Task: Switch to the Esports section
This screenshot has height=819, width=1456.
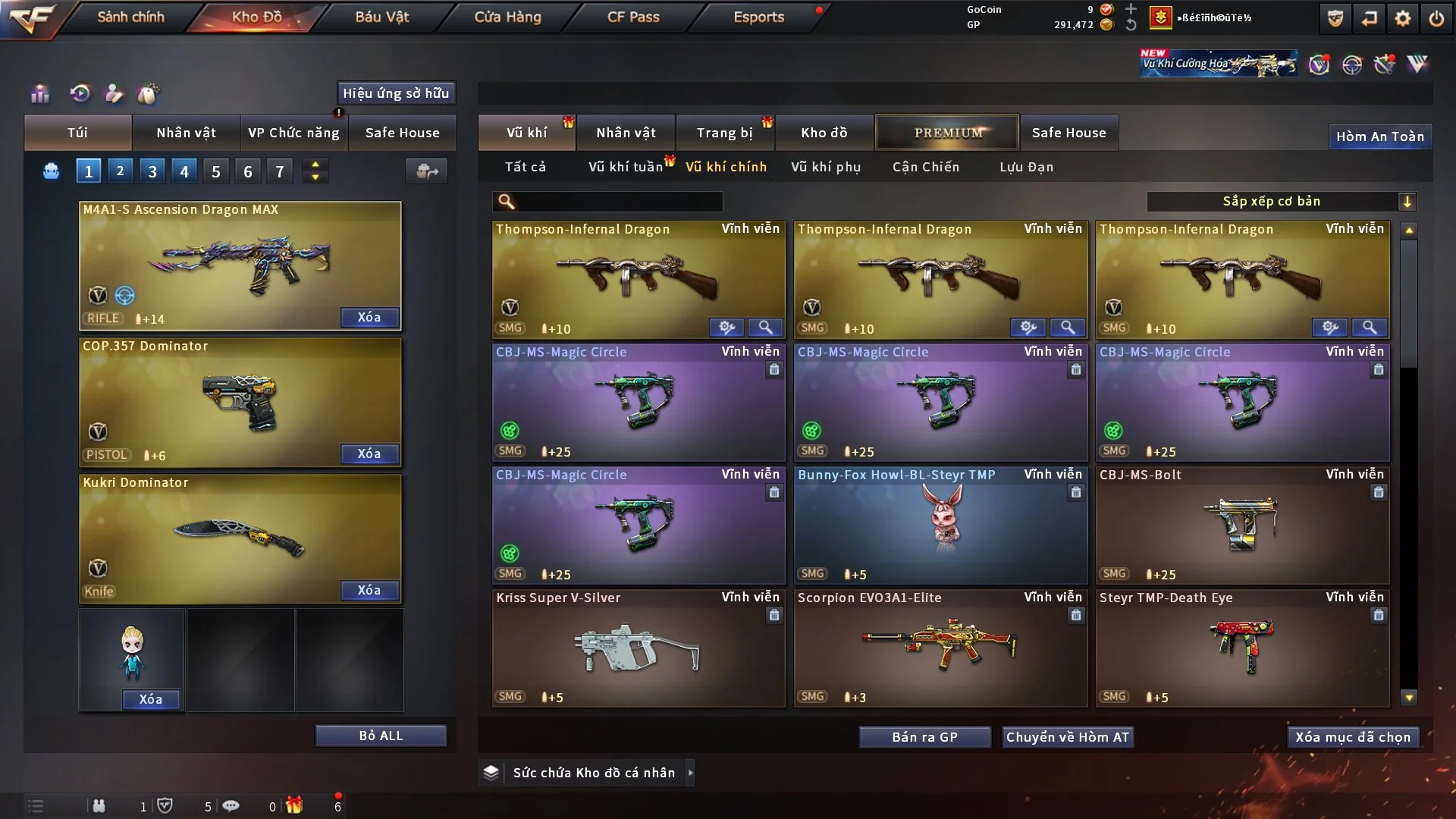Action: pos(758,17)
